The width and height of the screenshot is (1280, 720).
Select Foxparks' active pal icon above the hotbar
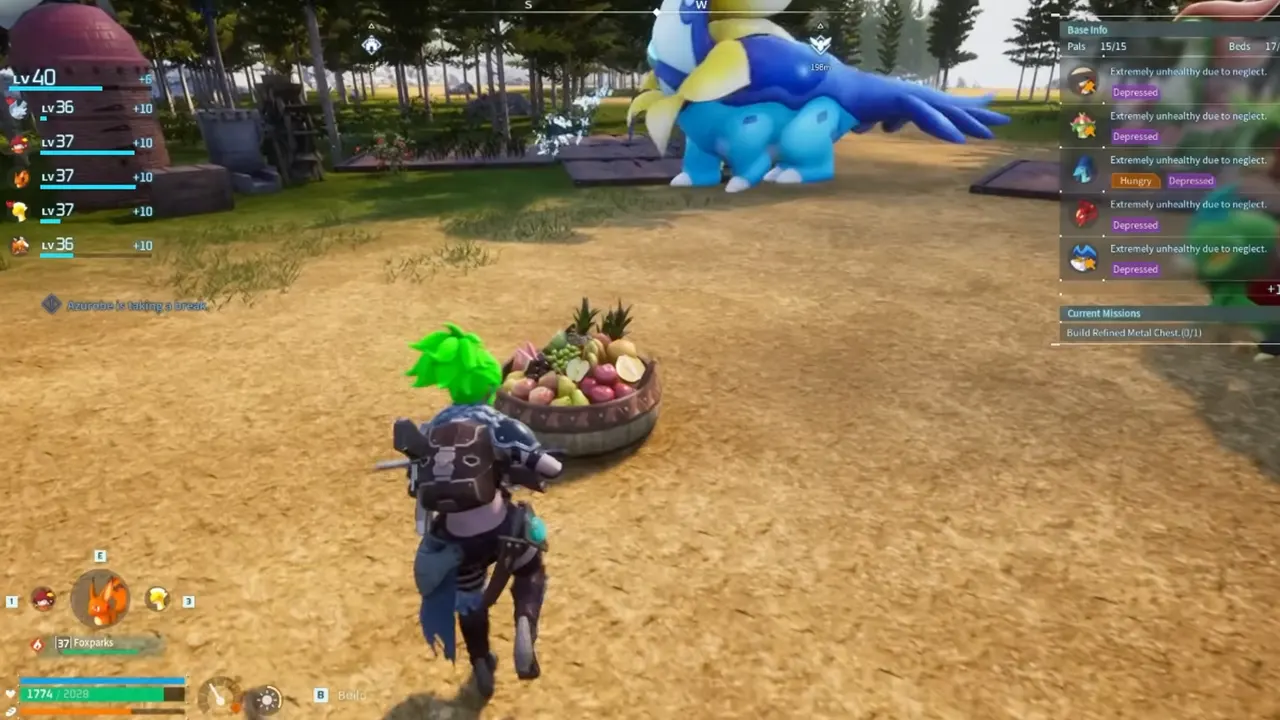coord(100,597)
